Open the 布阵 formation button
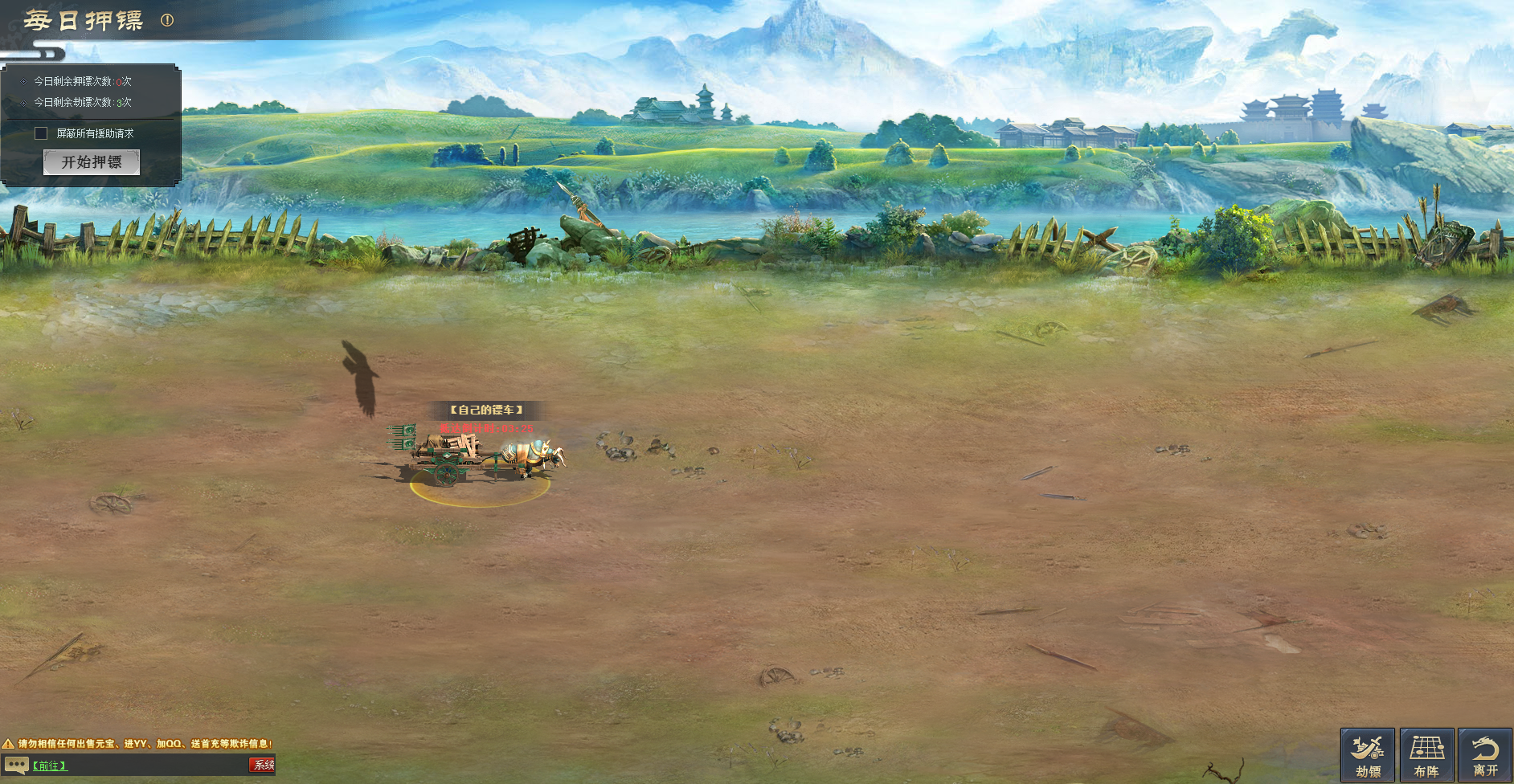Image resolution: width=1514 pixels, height=784 pixels. (x=1426, y=755)
